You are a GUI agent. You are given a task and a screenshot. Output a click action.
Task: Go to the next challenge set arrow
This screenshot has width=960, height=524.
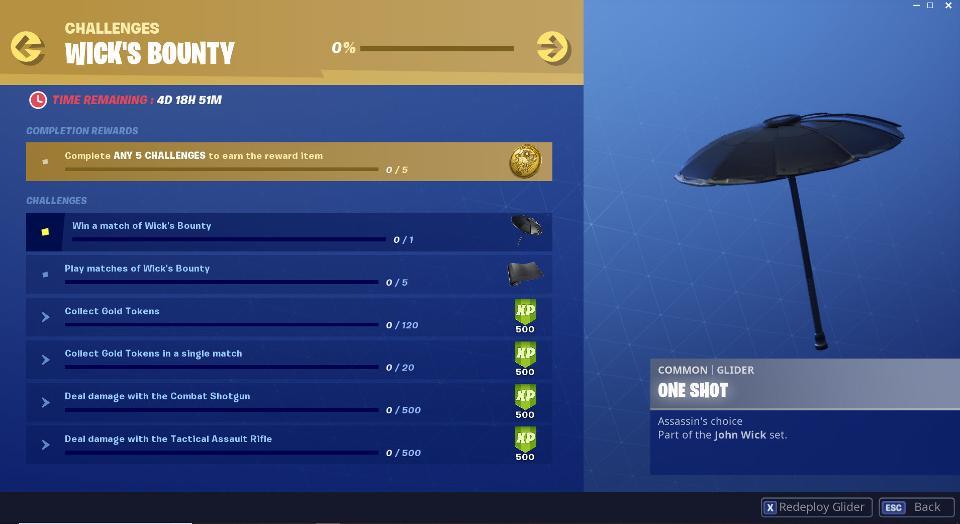pyautogui.click(x=552, y=47)
